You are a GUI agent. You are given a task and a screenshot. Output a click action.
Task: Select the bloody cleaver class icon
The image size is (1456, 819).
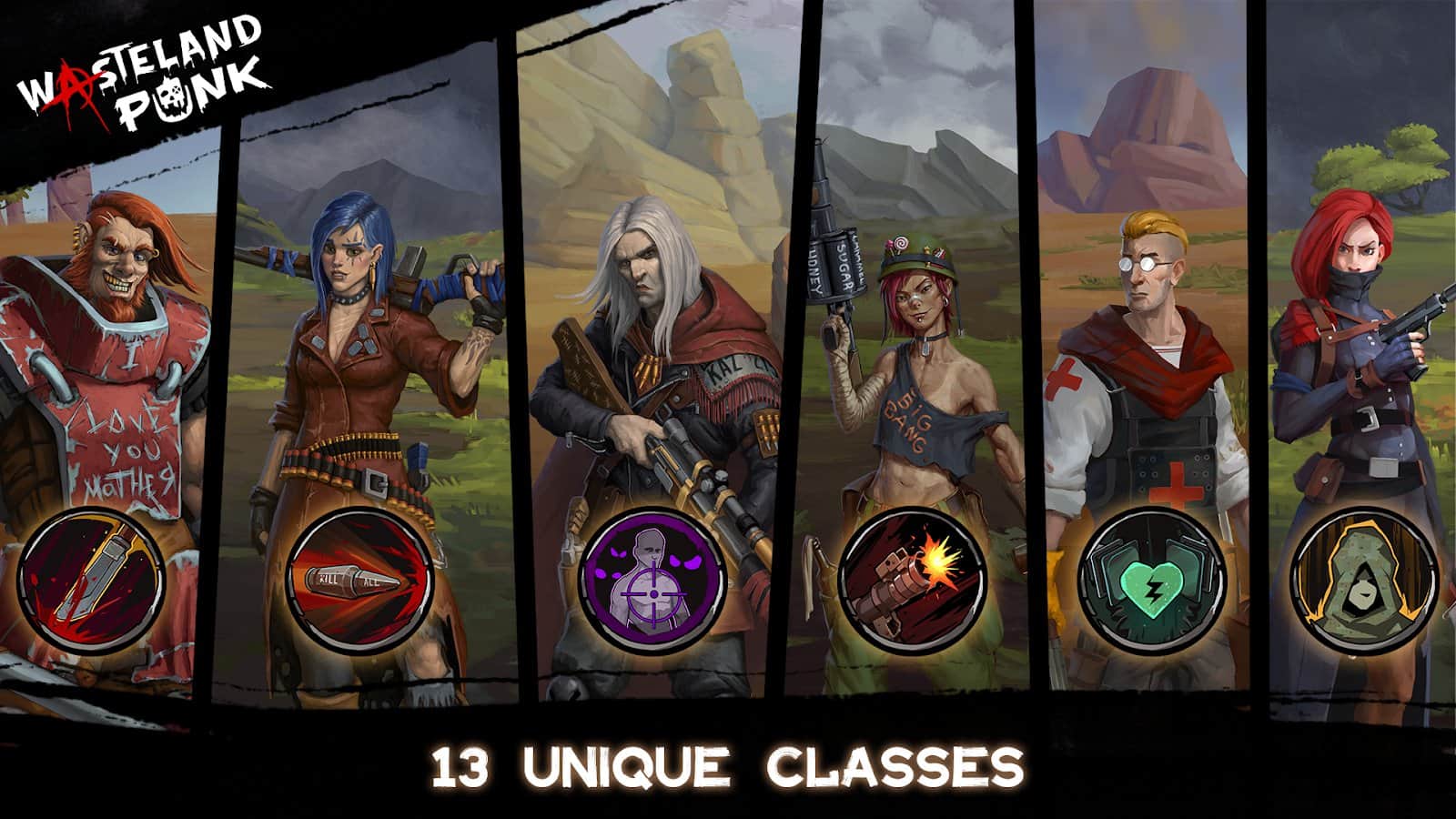tap(91, 581)
